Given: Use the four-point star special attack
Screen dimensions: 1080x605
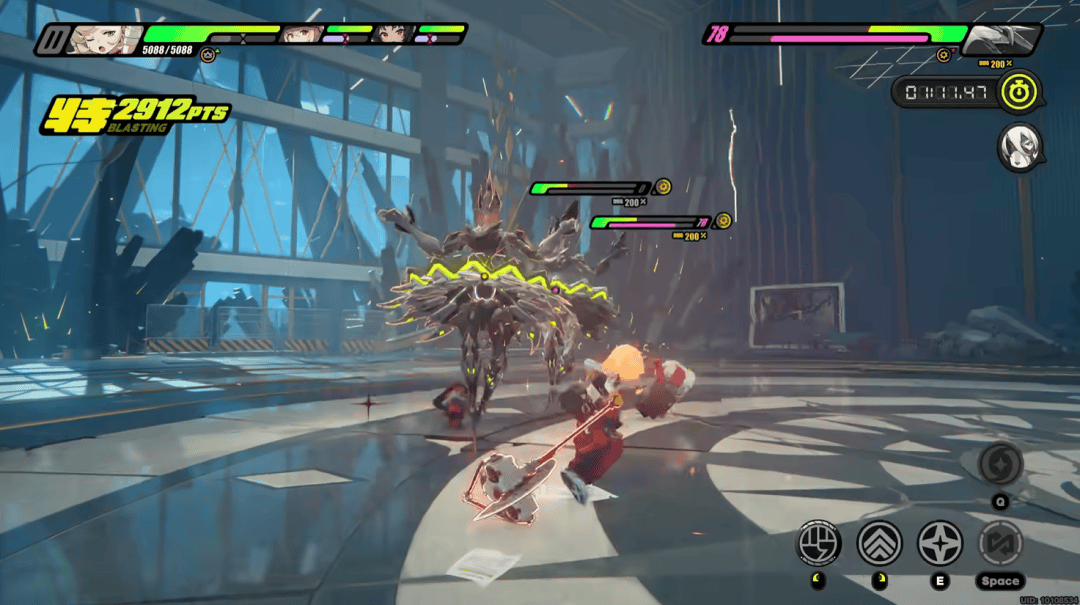Looking at the screenshot, I should click(x=940, y=543).
